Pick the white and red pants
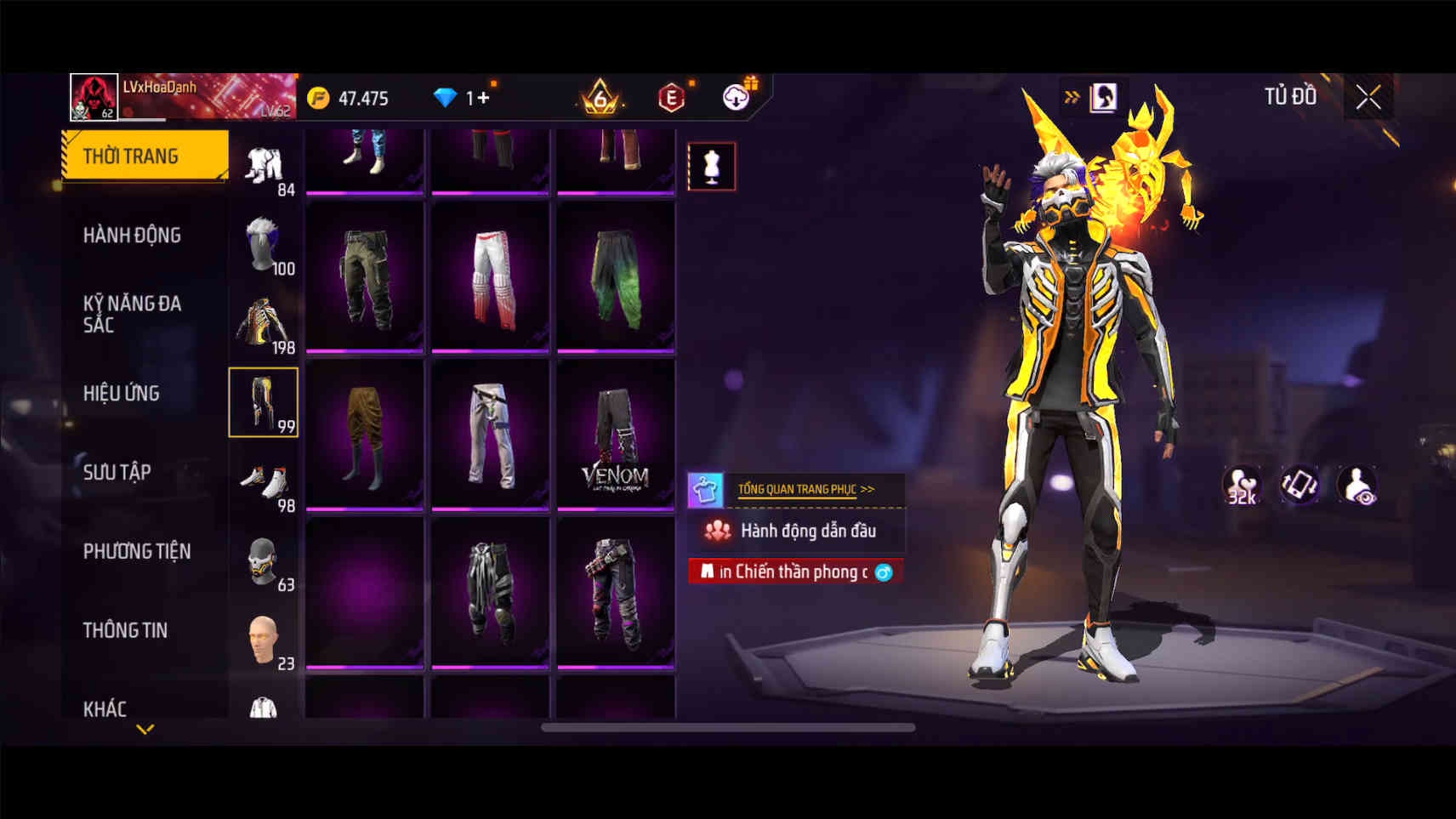This screenshot has height=819, width=1456. [x=491, y=277]
